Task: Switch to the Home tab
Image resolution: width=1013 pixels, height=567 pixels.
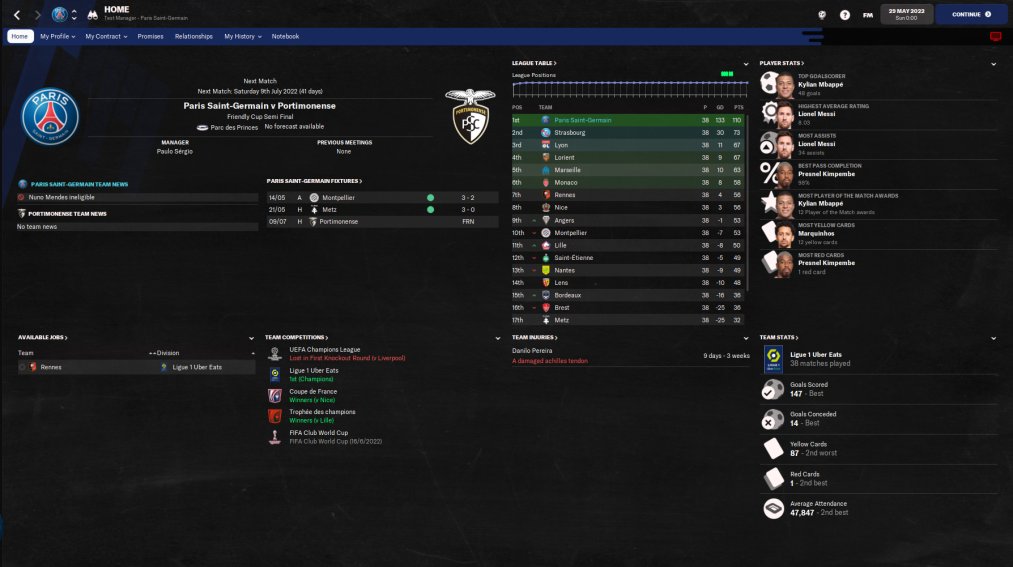Action: click(20, 36)
